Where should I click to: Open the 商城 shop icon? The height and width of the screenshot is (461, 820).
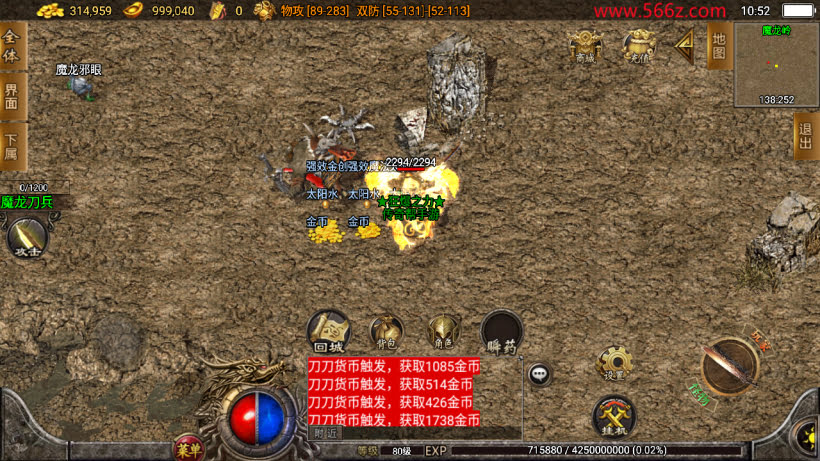tap(584, 45)
